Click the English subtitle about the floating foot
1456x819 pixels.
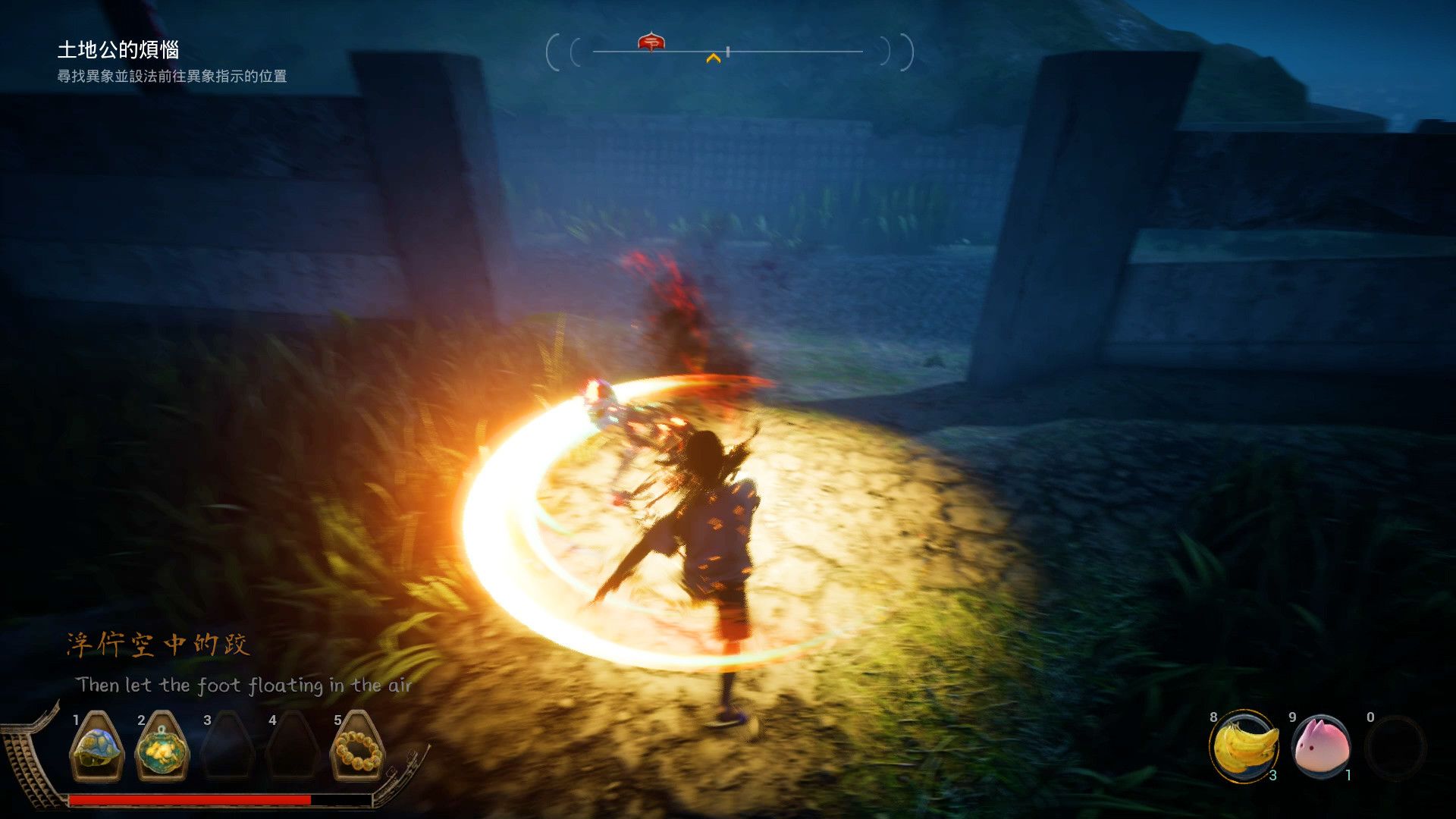click(244, 685)
